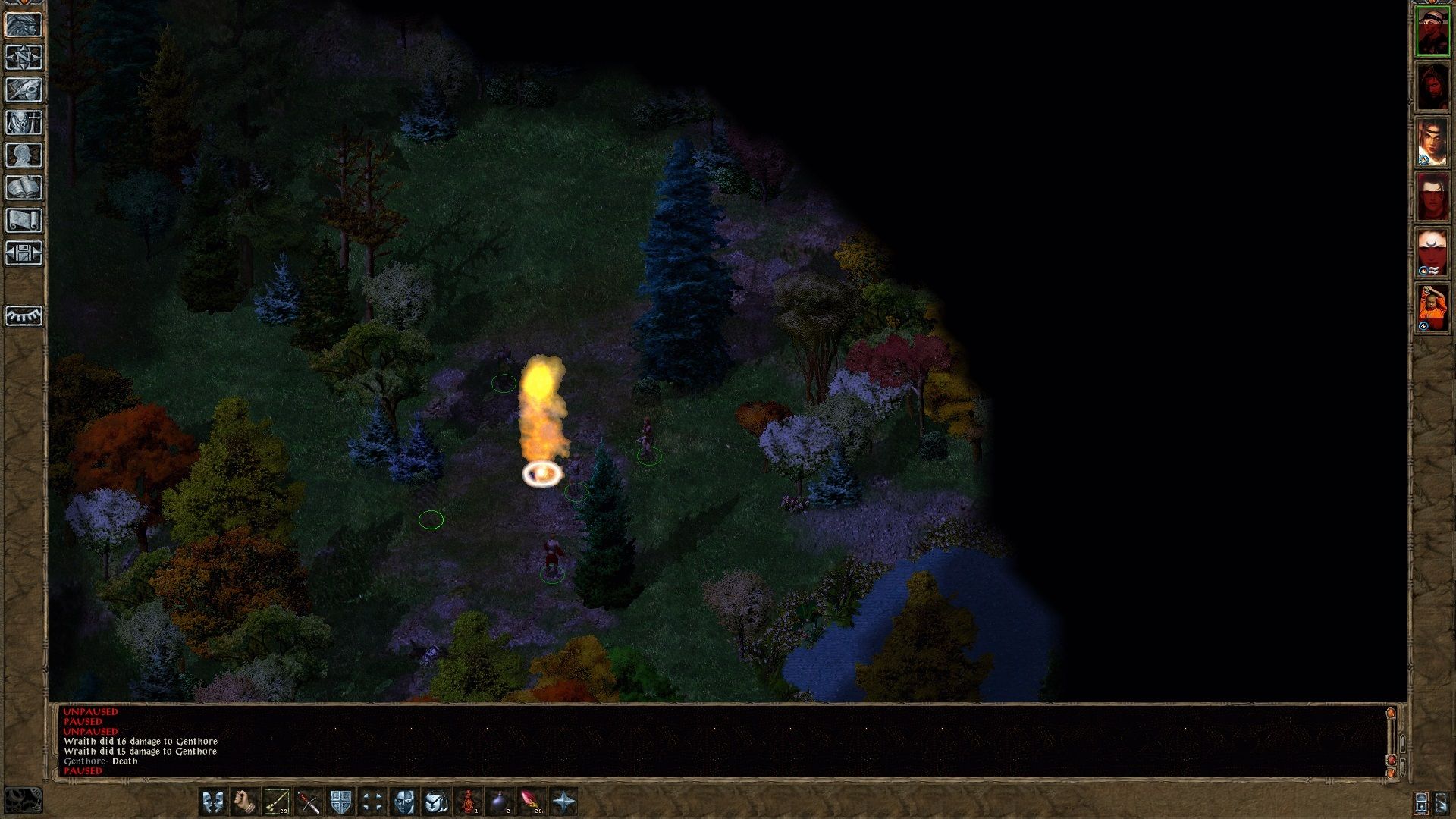Open the journal quill button
This screenshot has height=819, width=1456.
point(24,90)
